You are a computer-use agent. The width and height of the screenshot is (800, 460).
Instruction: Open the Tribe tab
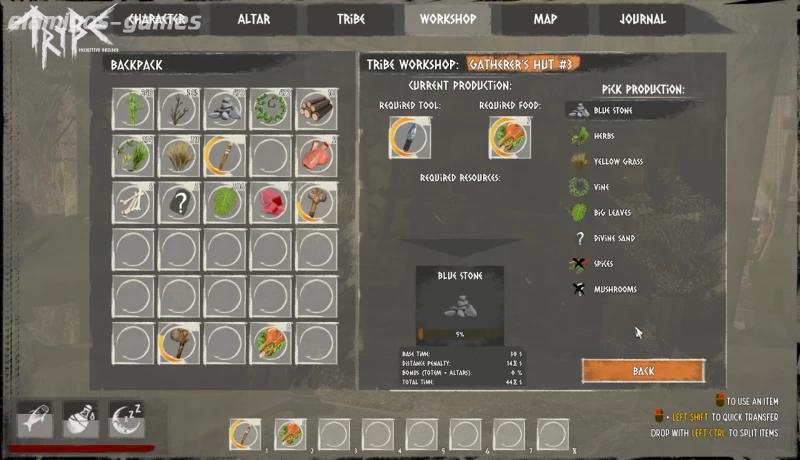[x=351, y=19]
